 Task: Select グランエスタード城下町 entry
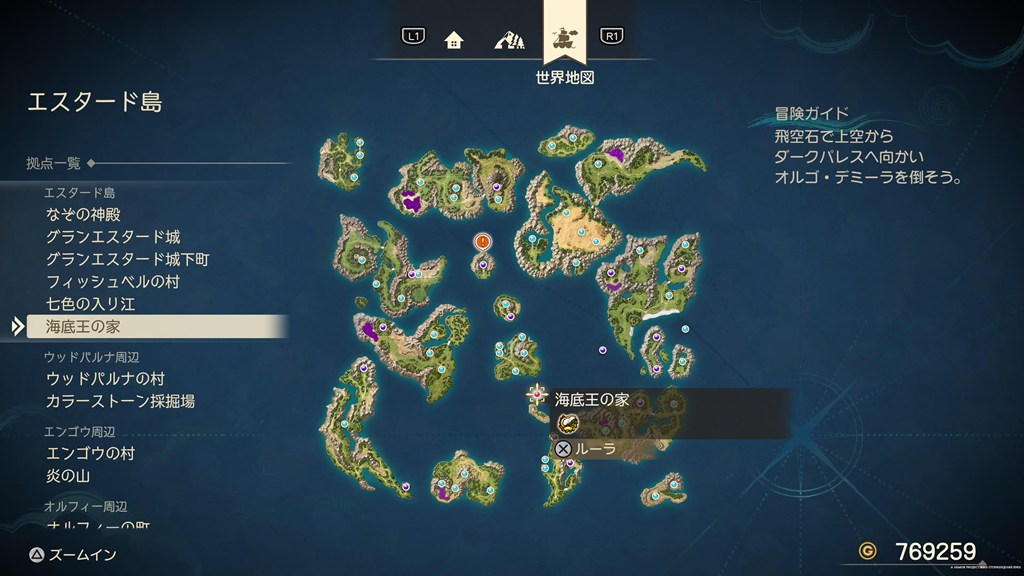127,259
